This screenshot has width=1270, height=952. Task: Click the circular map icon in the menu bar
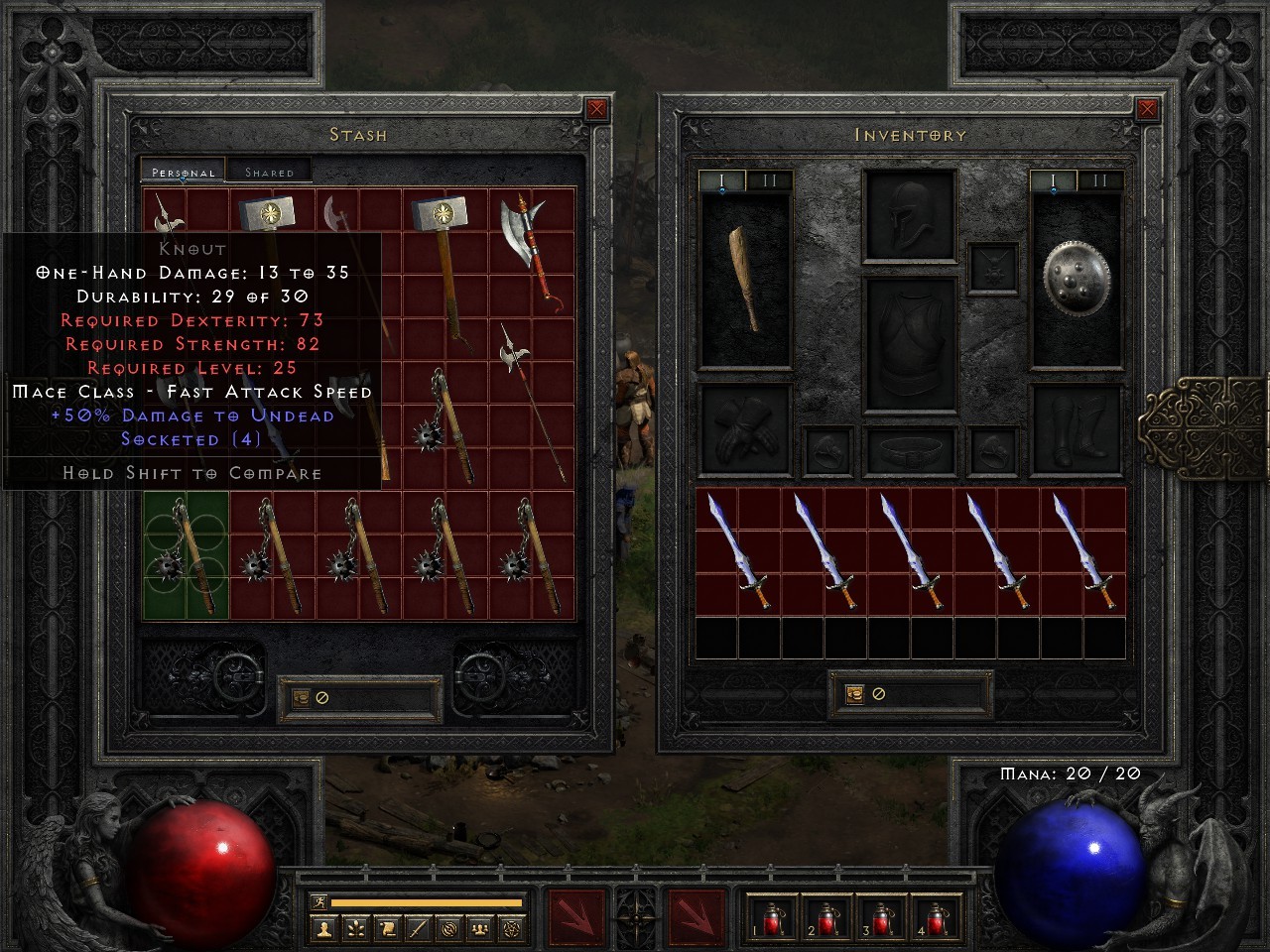pos(449,929)
